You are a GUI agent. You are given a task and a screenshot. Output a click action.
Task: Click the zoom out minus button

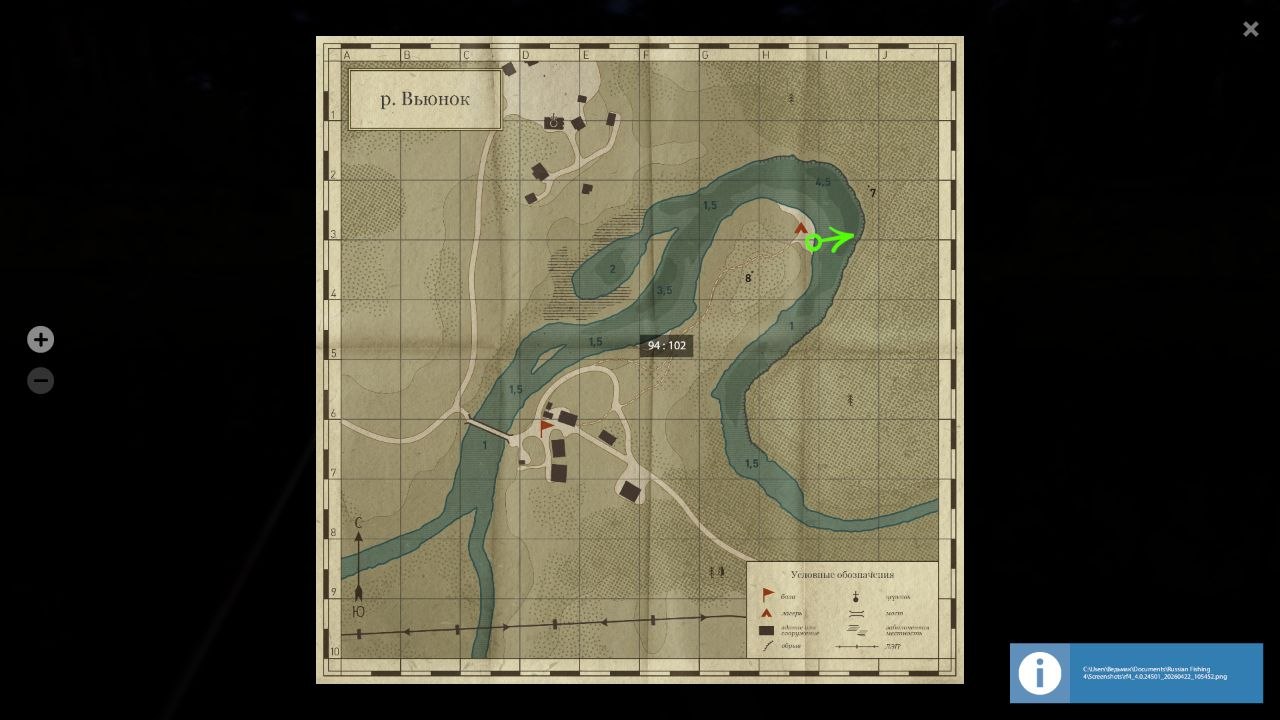pyautogui.click(x=40, y=380)
